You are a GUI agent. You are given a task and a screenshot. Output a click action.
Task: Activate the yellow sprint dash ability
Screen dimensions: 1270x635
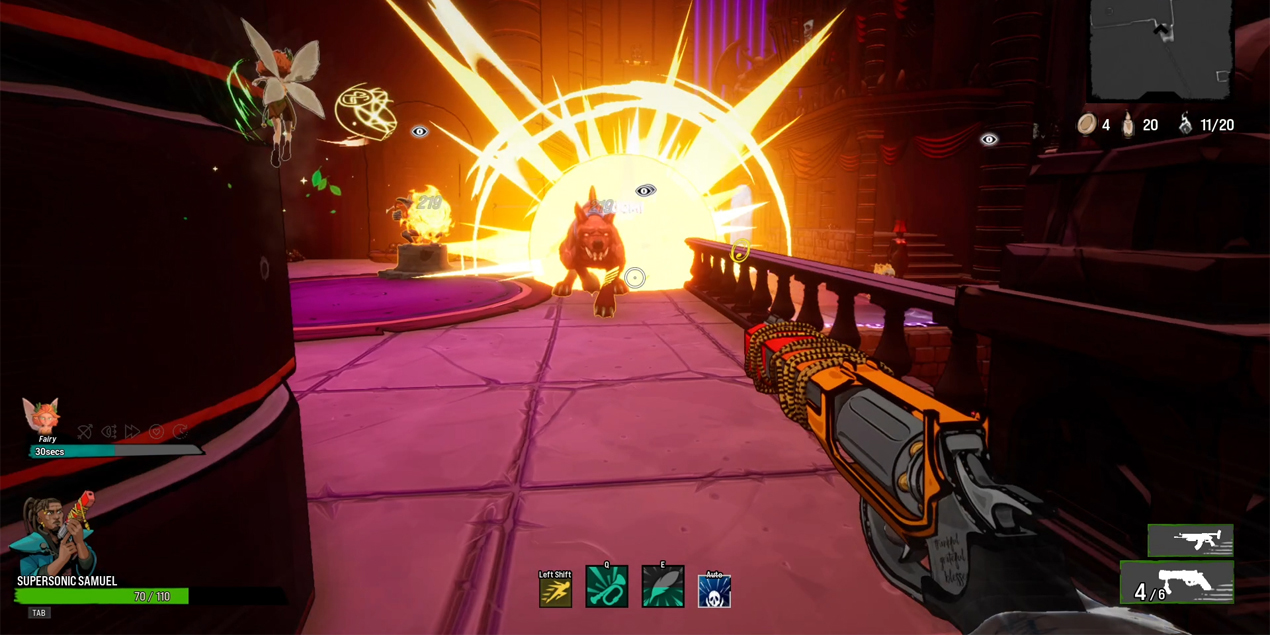tap(555, 592)
